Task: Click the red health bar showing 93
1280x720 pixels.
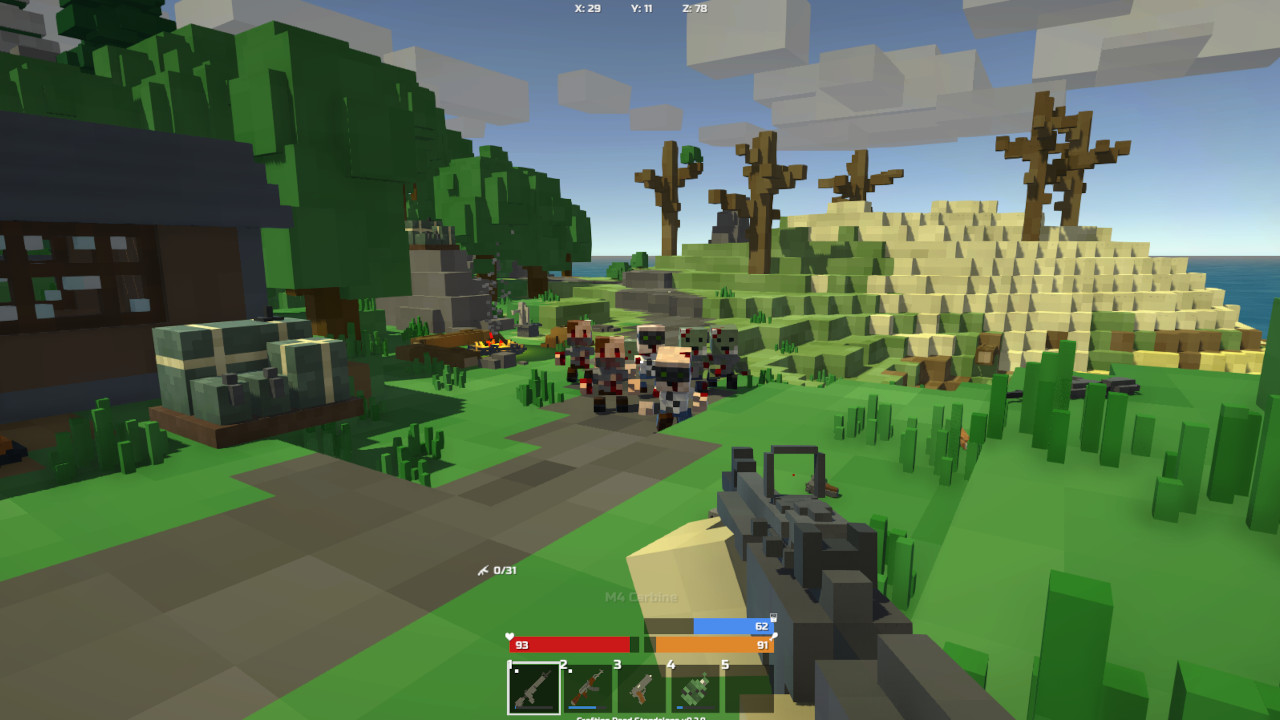Action: [570, 645]
